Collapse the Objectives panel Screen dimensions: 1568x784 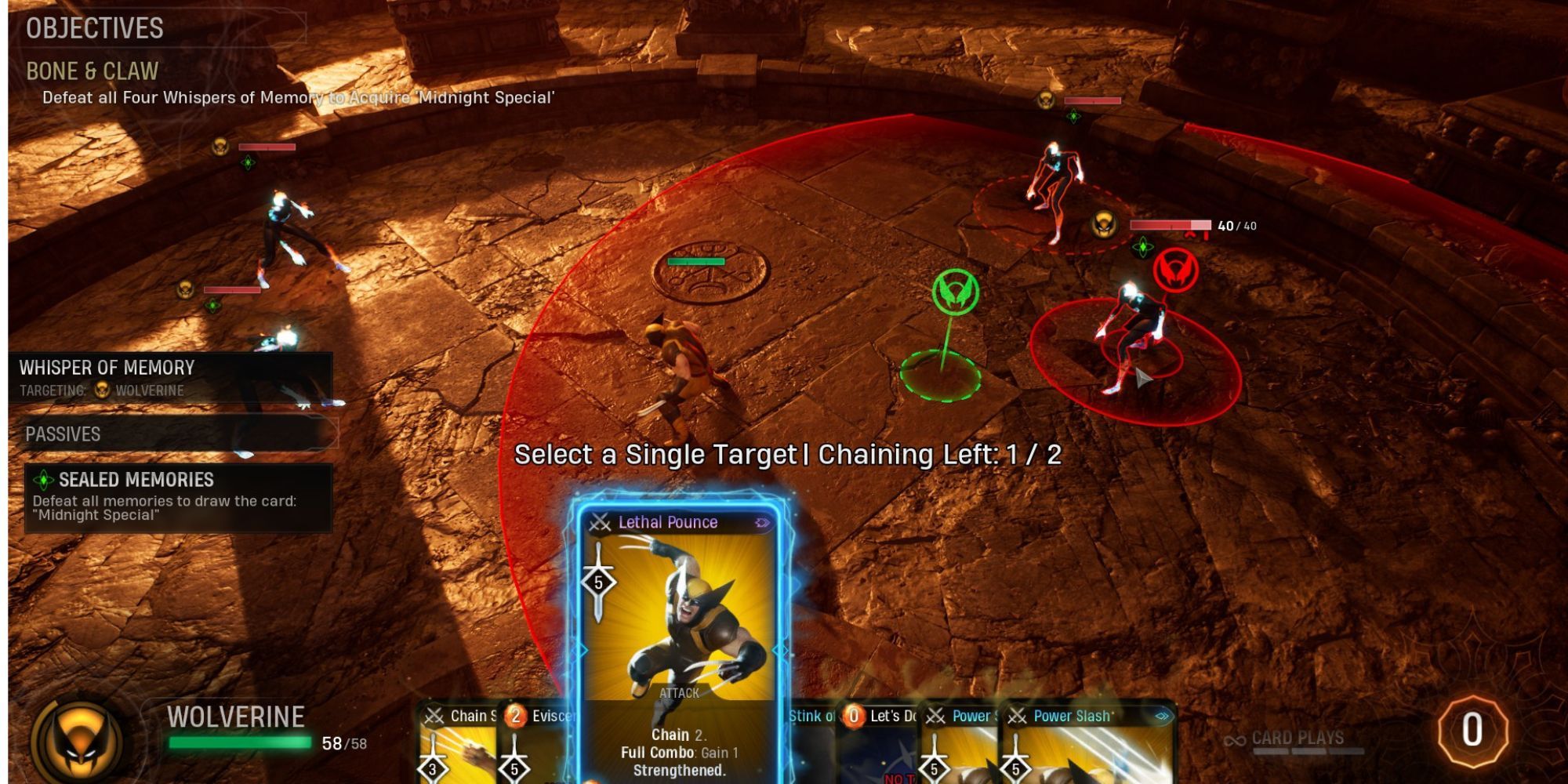click(x=94, y=28)
